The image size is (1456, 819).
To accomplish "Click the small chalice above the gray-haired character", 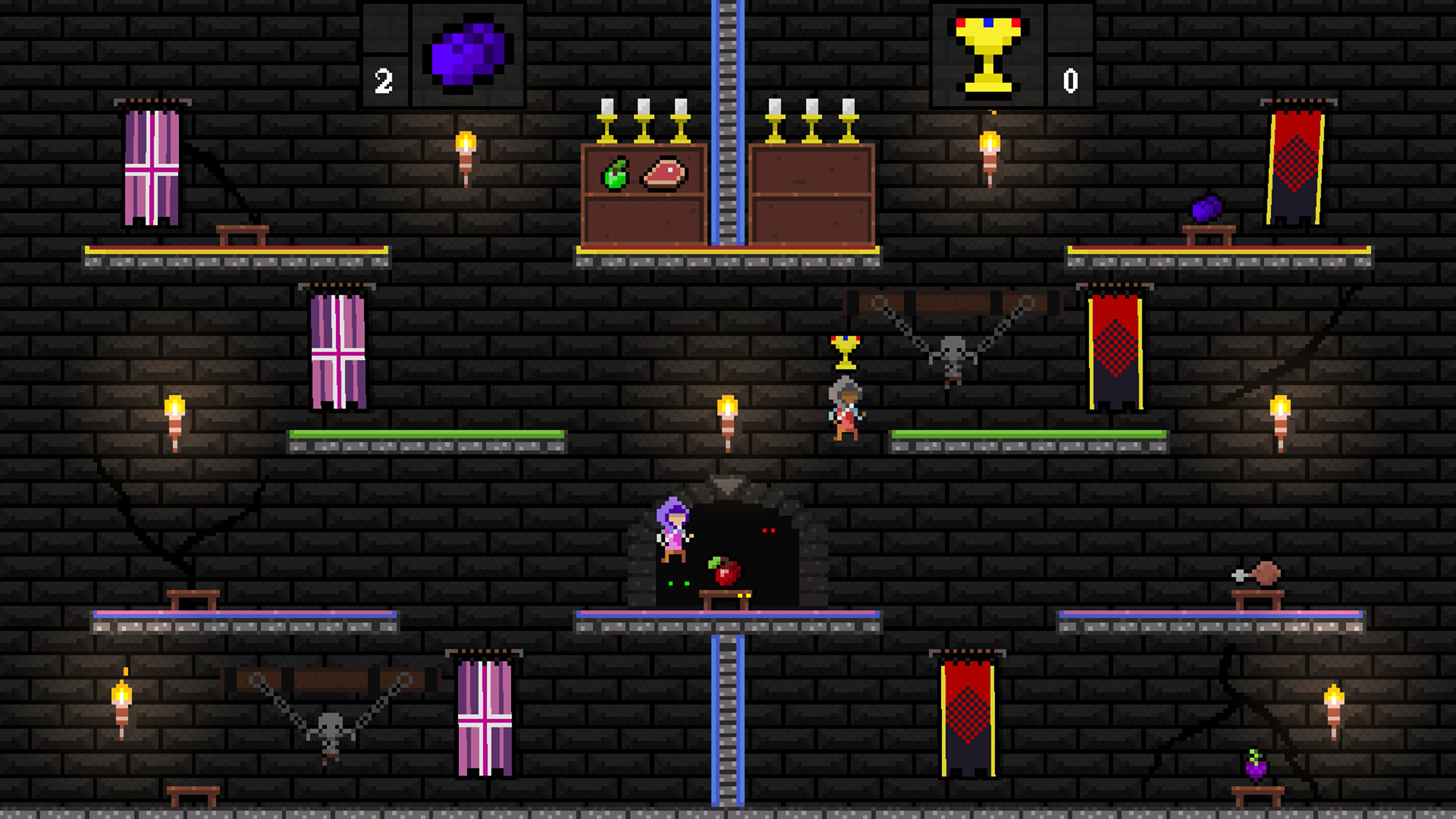I will [x=844, y=353].
